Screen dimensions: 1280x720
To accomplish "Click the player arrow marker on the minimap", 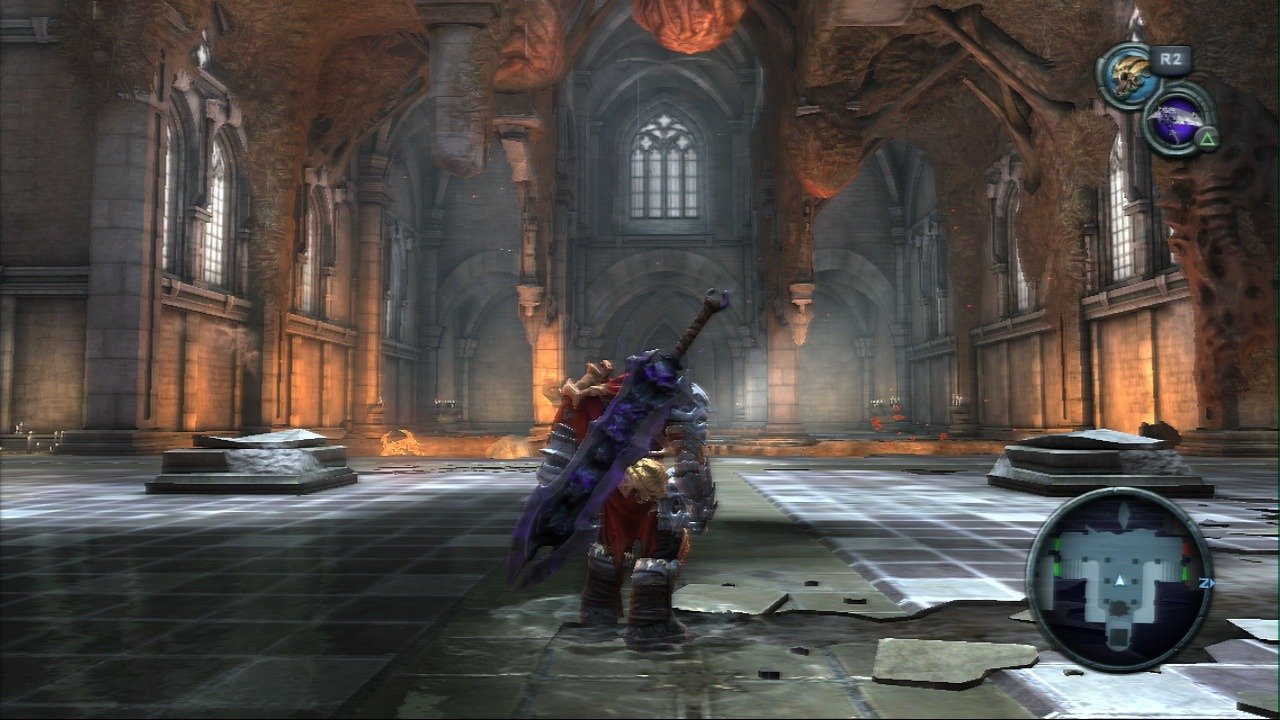I will (x=1119, y=581).
